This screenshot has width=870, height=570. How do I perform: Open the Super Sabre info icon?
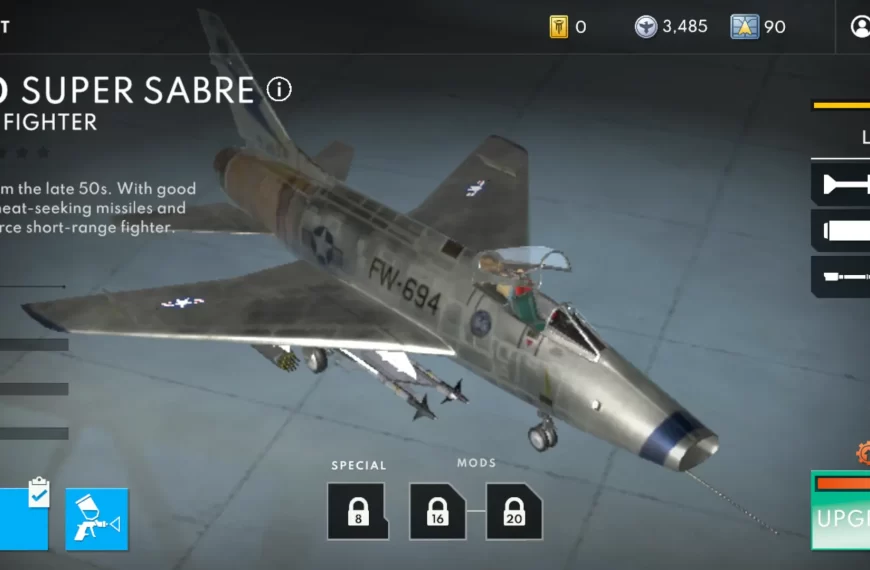(x=279, y=90)
